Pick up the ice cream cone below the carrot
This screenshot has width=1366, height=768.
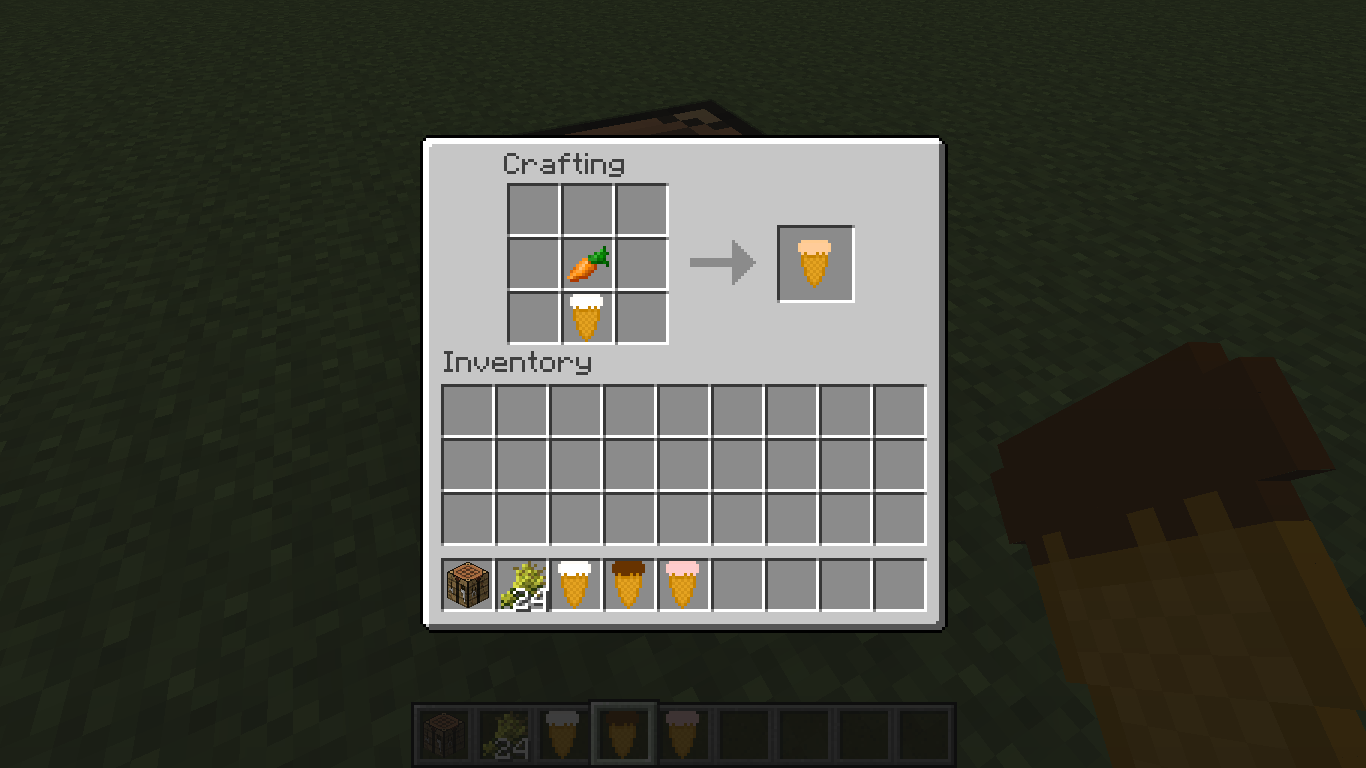(x=587, y=315)
